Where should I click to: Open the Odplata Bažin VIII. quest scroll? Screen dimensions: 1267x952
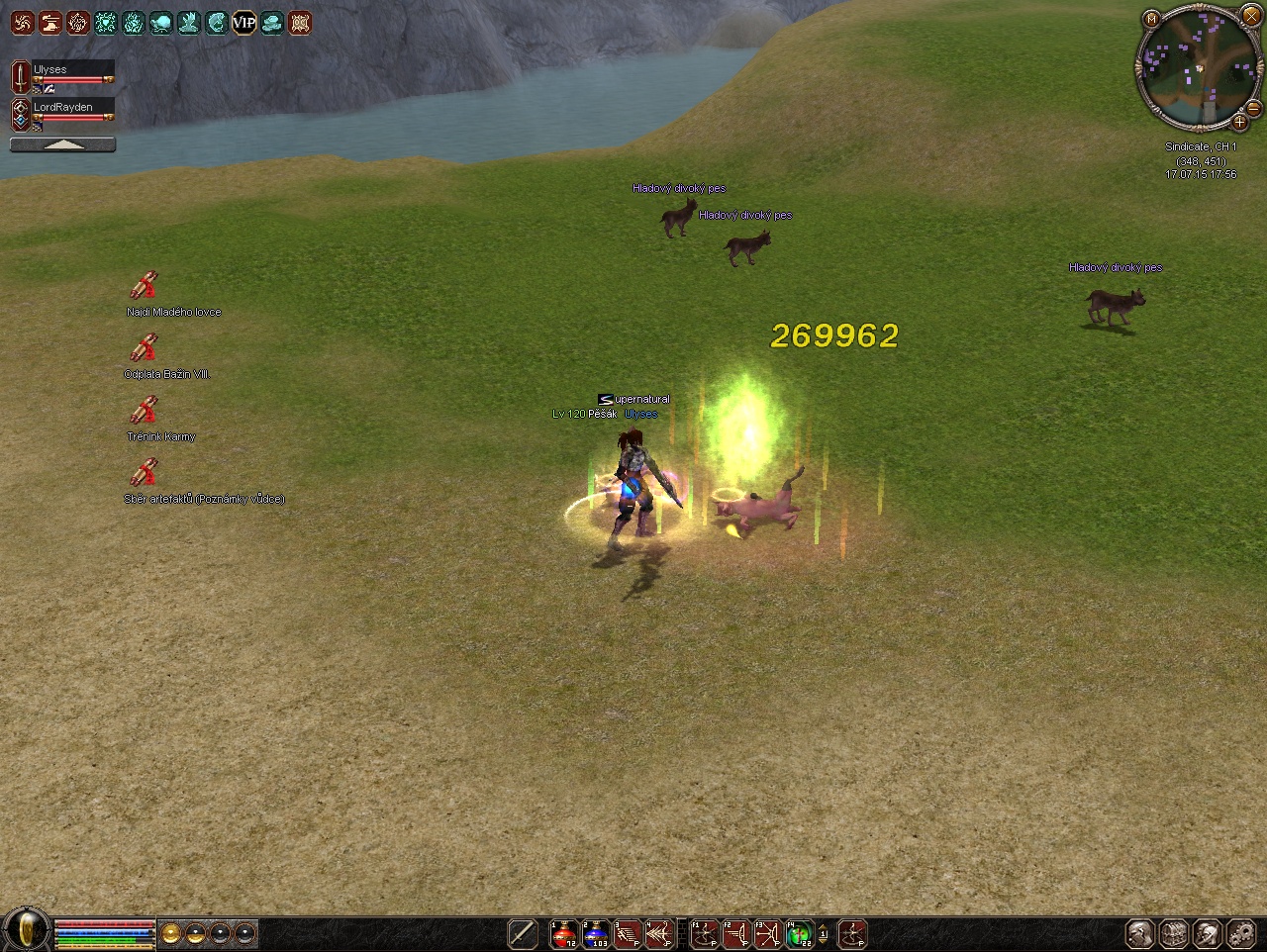point(145,348)
